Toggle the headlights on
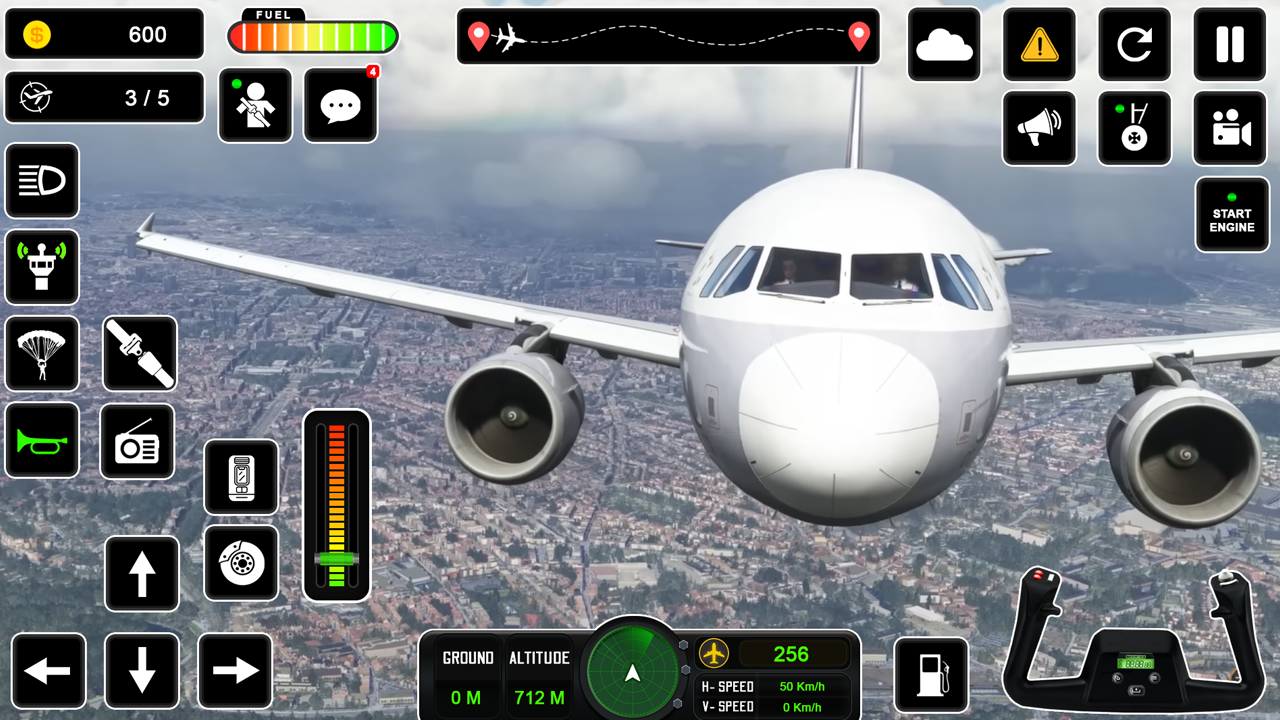The width and height of the screenshot is (1280, 720). (x=42, y=181)
